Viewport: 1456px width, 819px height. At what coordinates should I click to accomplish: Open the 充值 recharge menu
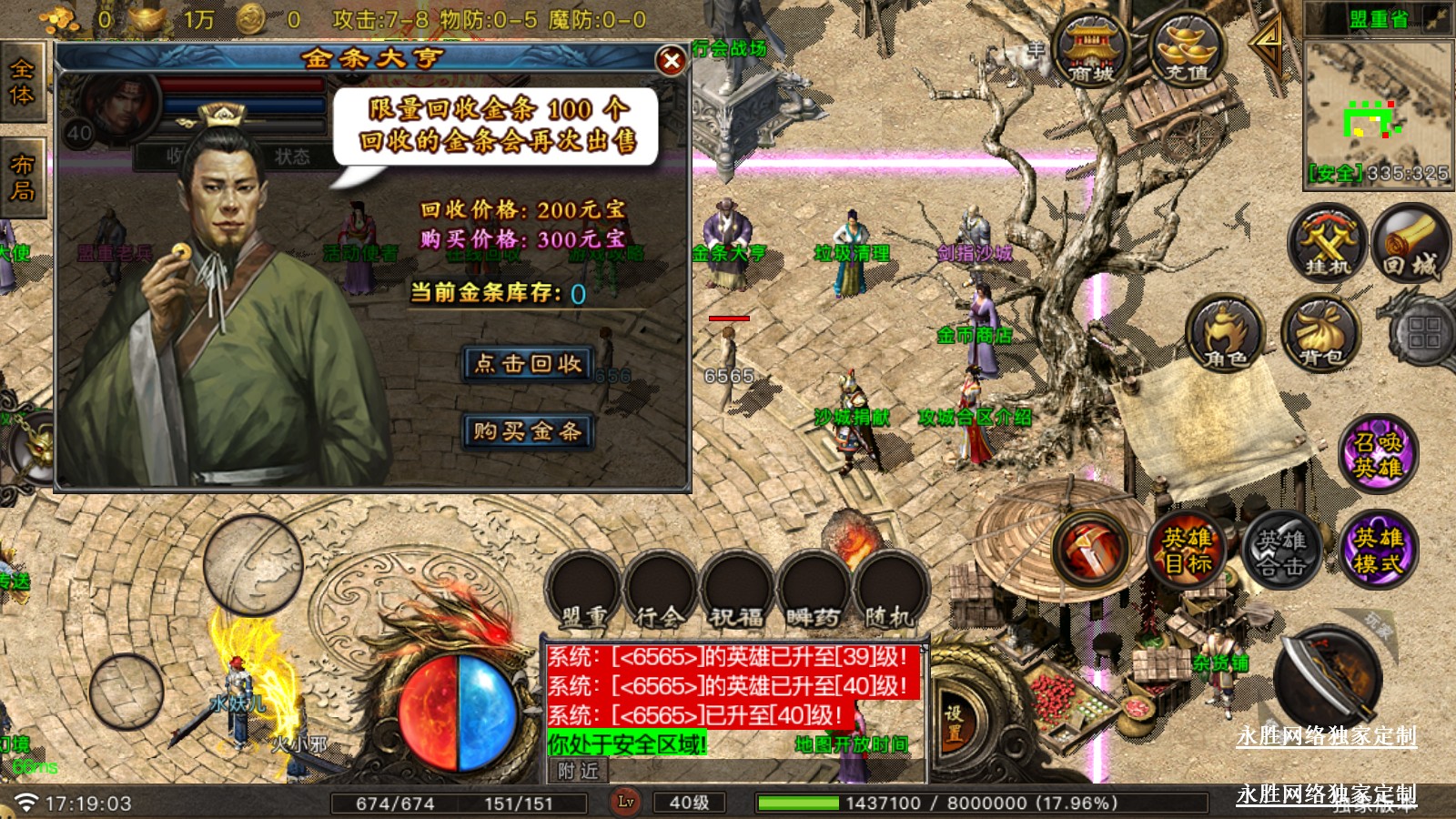coord(1188,50)
